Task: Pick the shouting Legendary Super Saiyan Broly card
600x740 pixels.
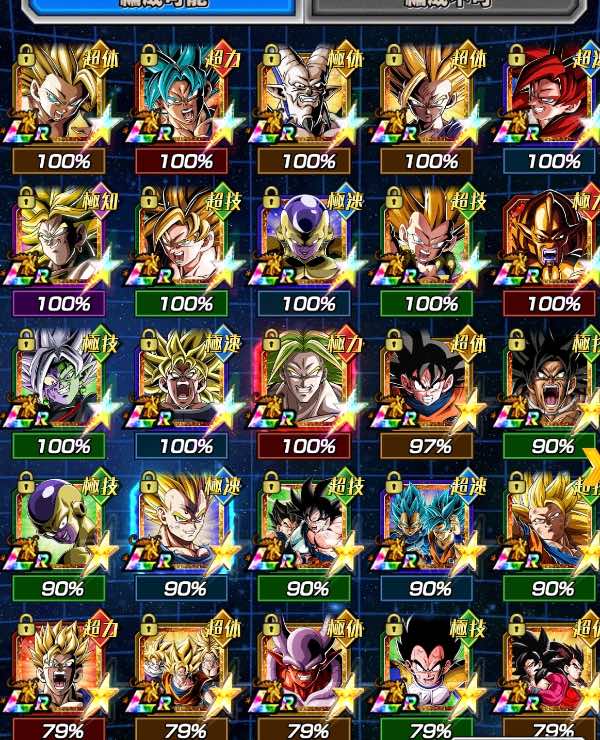Action: (186, 381)
